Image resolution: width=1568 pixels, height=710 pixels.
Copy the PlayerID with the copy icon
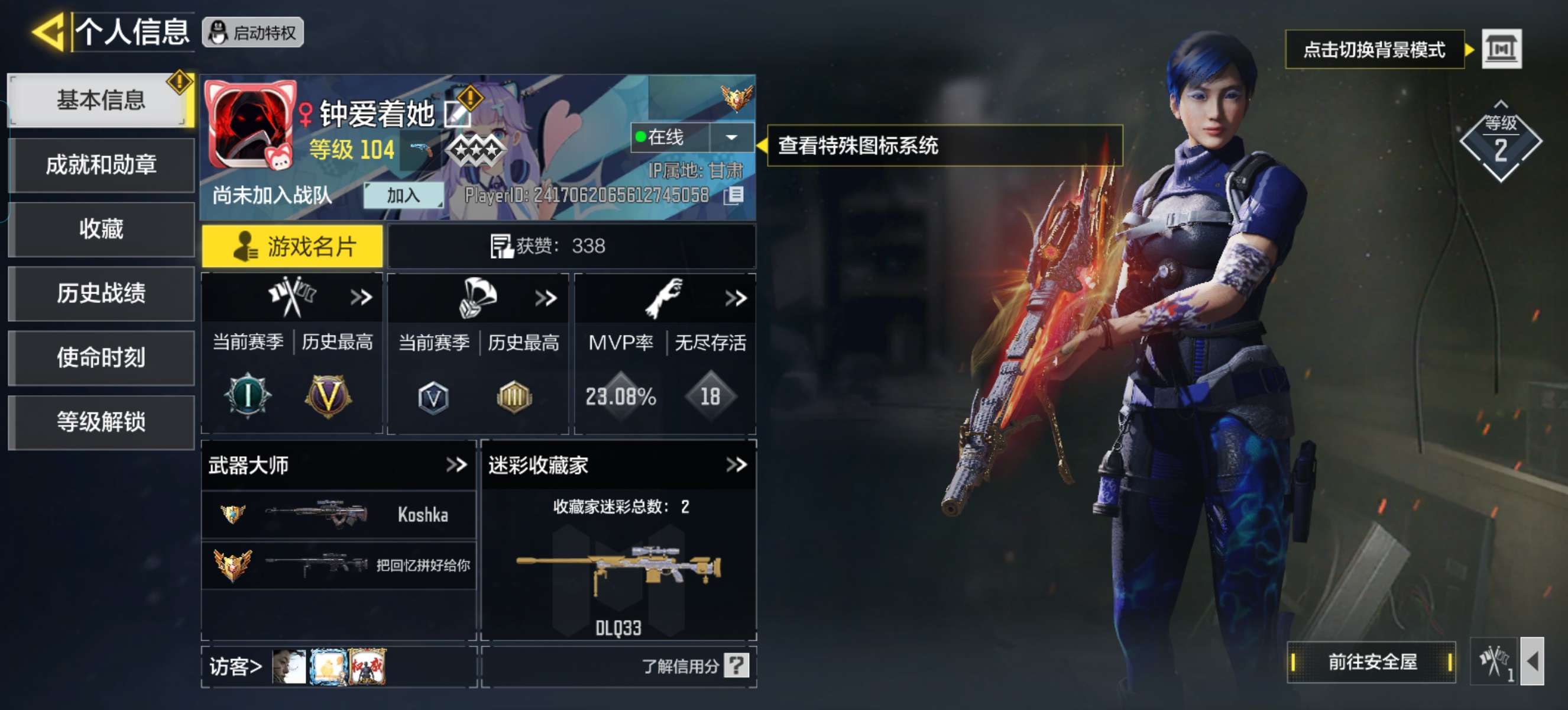tap(734, 195)
